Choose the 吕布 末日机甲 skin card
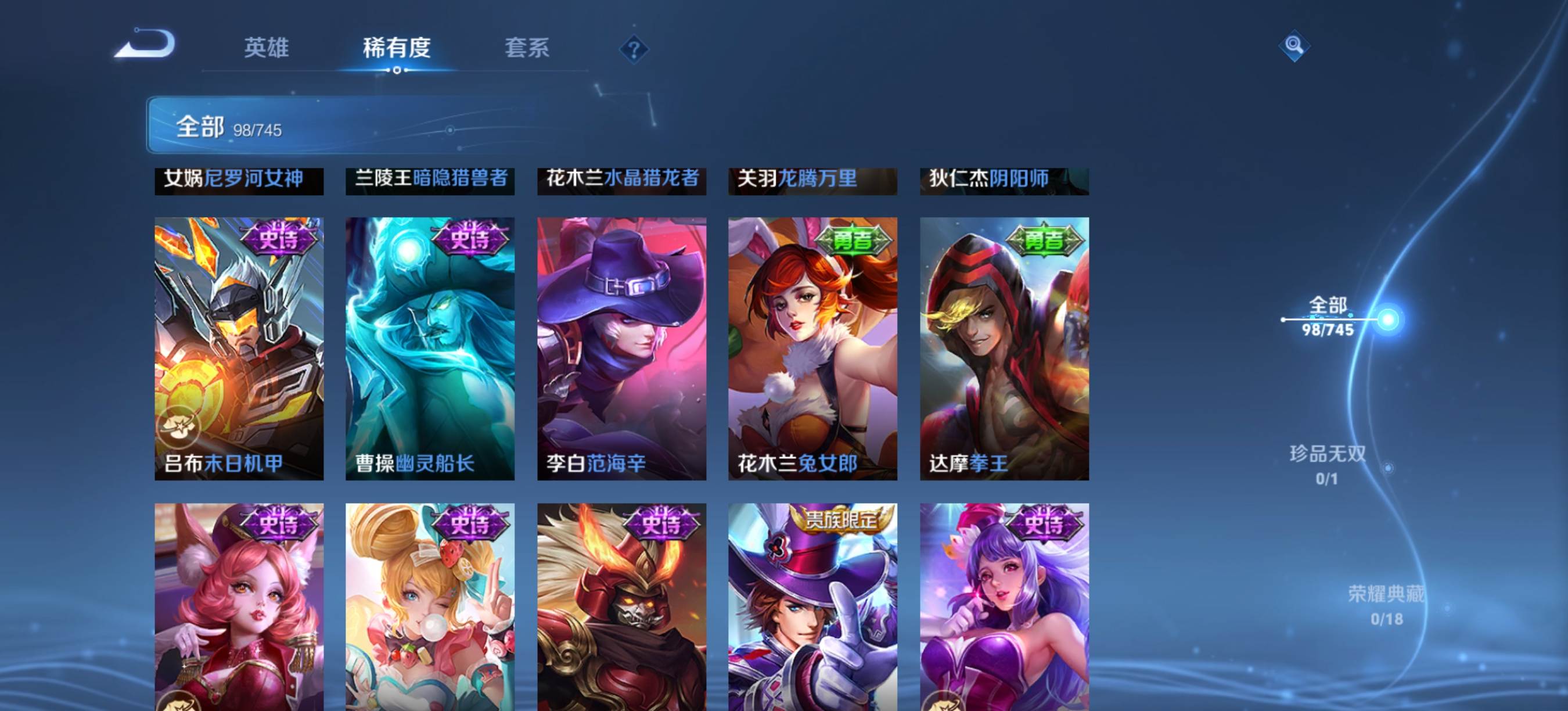 [x=239, y=348]
